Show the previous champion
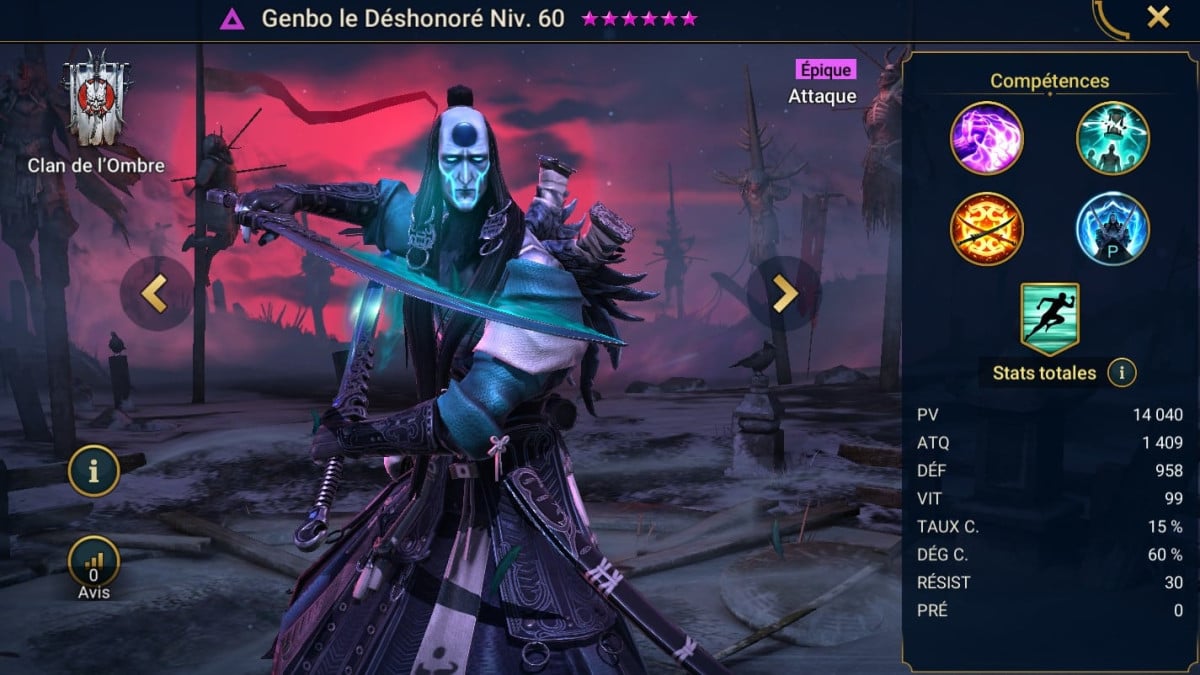Screen dimensions: 1200x675 tap(154, 294)
